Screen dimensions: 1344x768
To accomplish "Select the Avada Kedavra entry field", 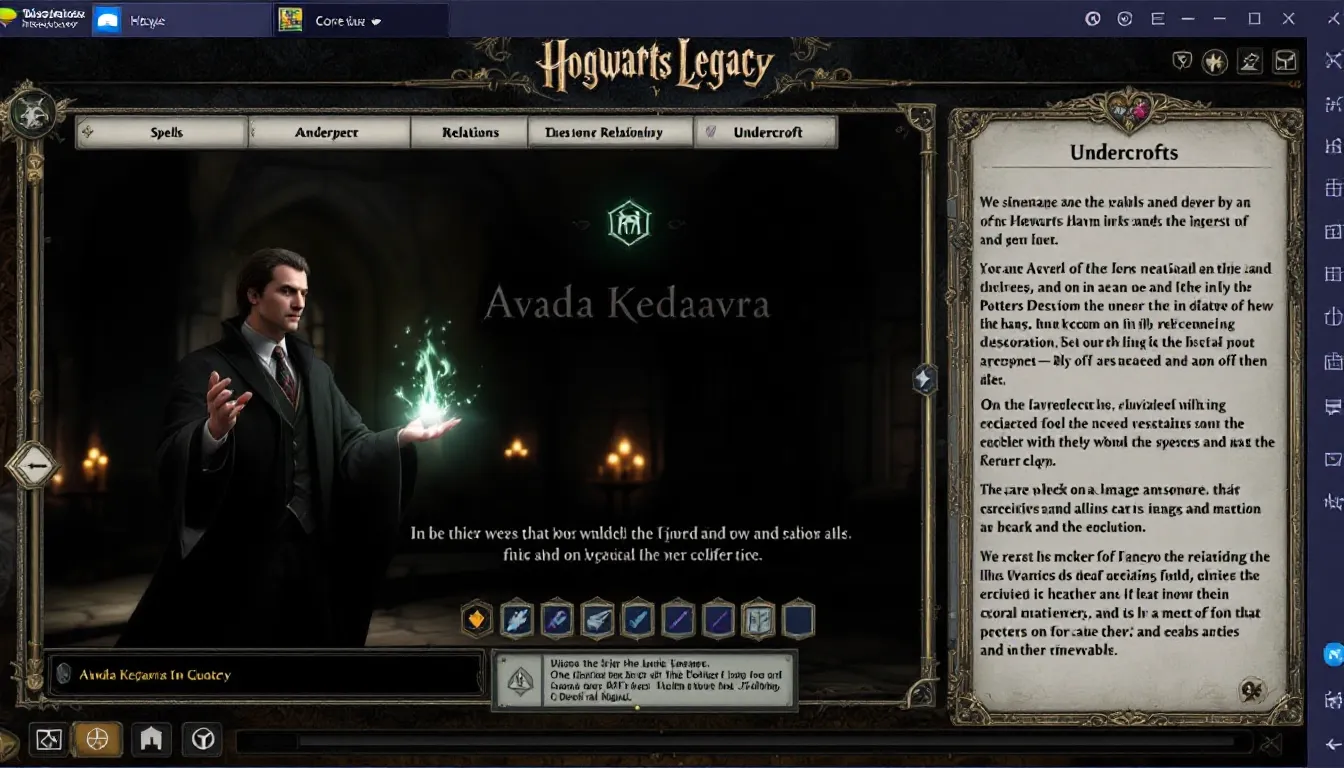I will click(267, 675).
